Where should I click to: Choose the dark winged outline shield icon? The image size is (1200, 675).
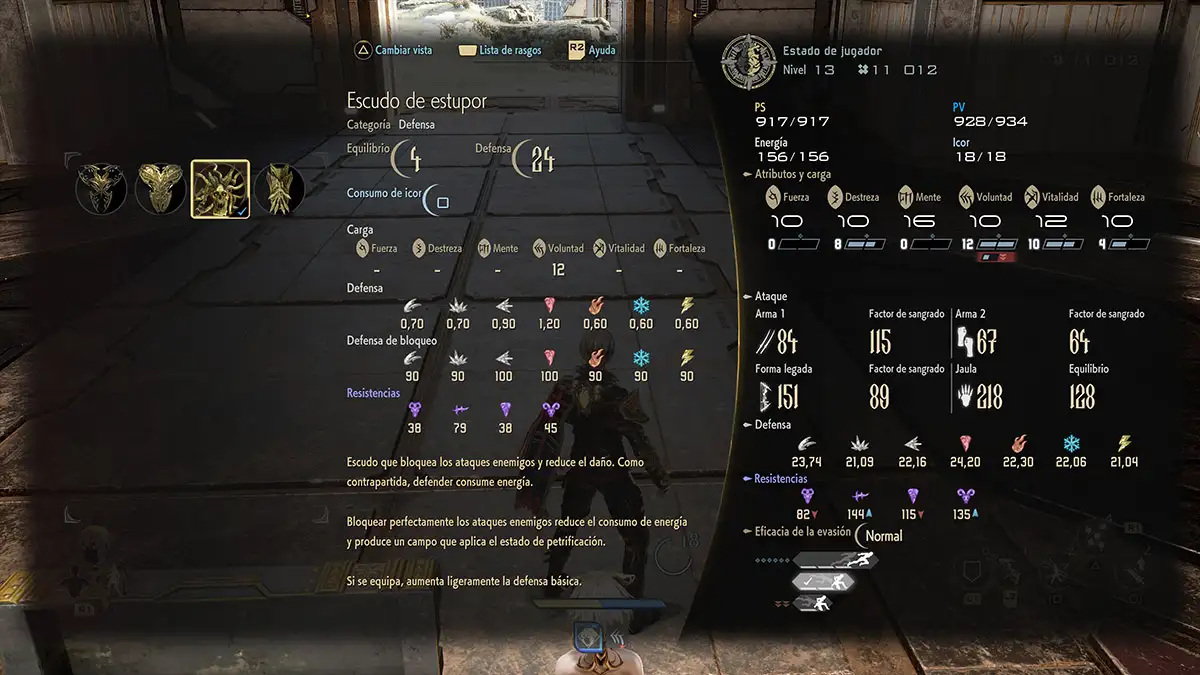101,189
